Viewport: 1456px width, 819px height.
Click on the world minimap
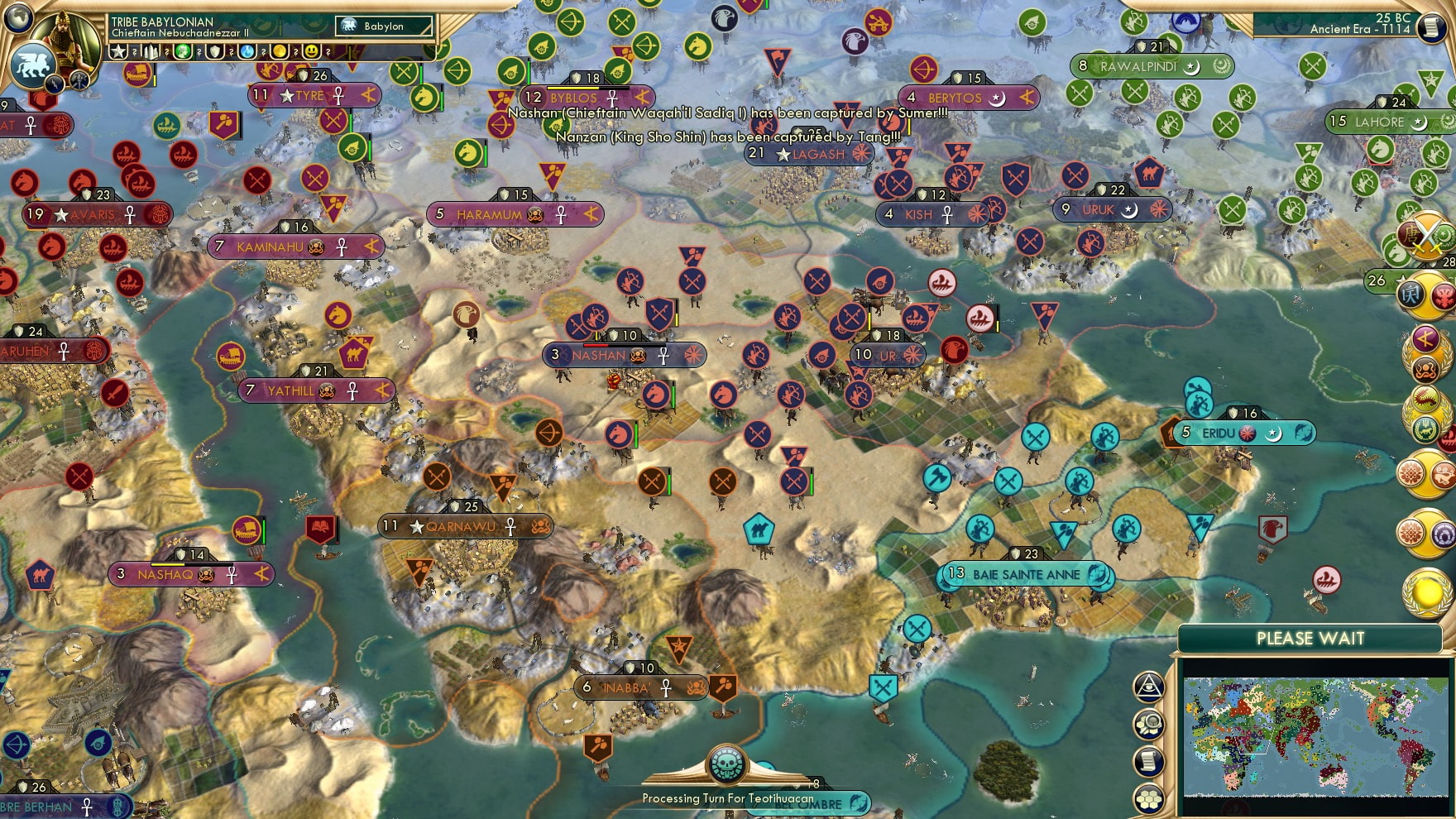(1315, 735)
